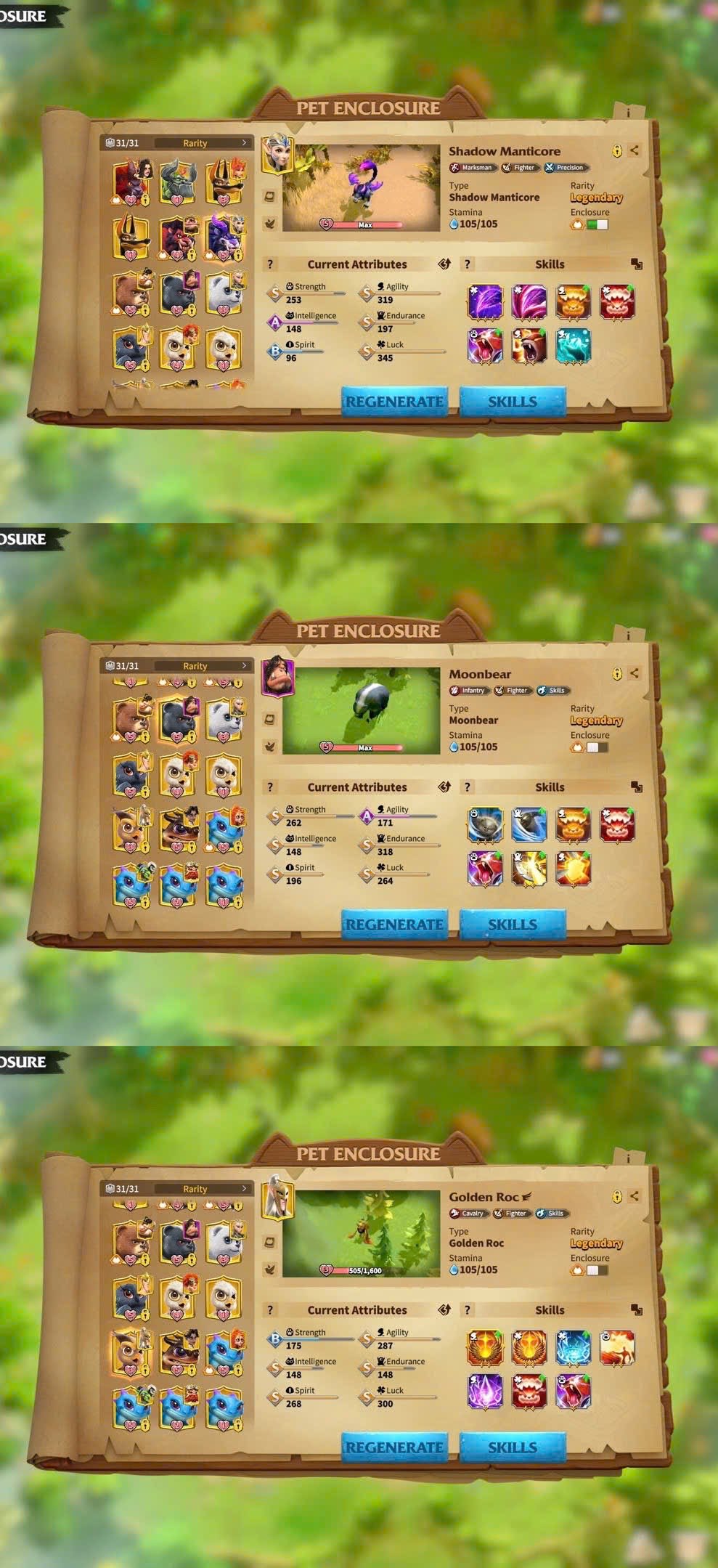Select Shadow Manticore's purple lightning claw skill
Viewport: 718px width, 1568px height.
485,302
